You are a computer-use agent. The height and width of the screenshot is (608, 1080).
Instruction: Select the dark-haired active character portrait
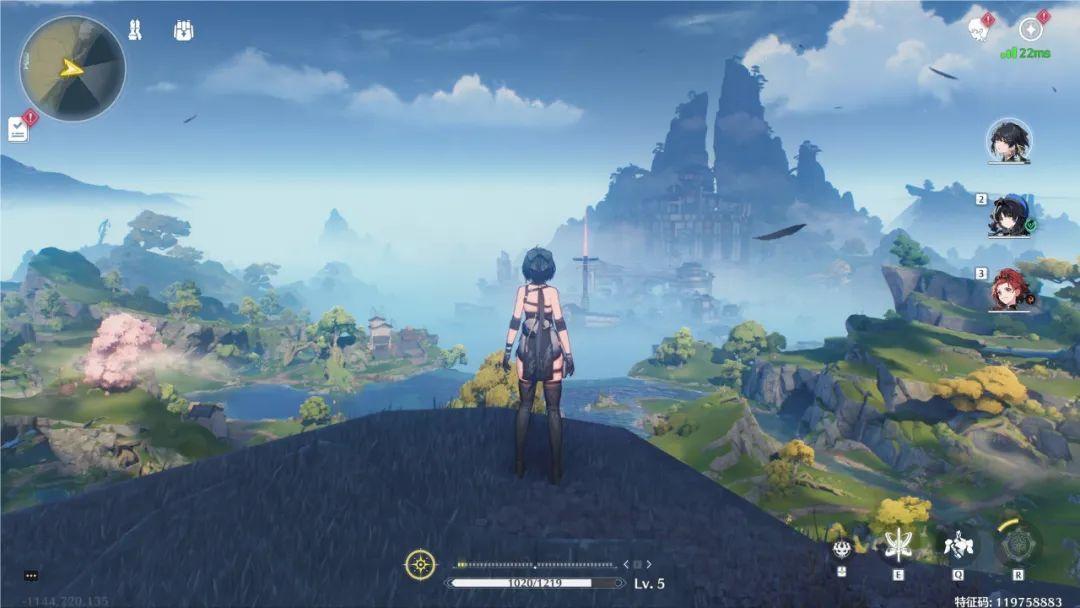(1009, 141)
